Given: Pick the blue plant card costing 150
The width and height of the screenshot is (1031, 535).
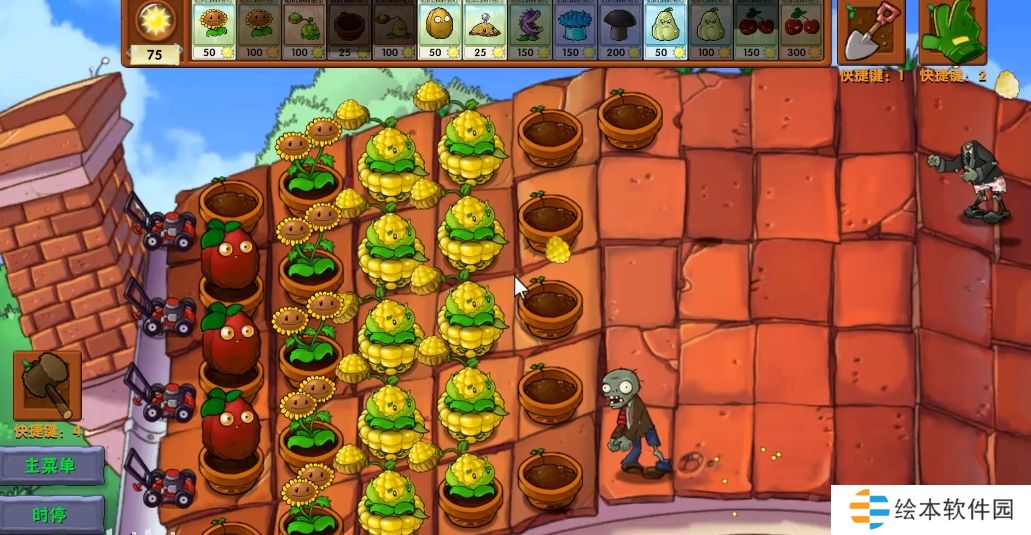Looking at the screenshot, I should (574, 30).
